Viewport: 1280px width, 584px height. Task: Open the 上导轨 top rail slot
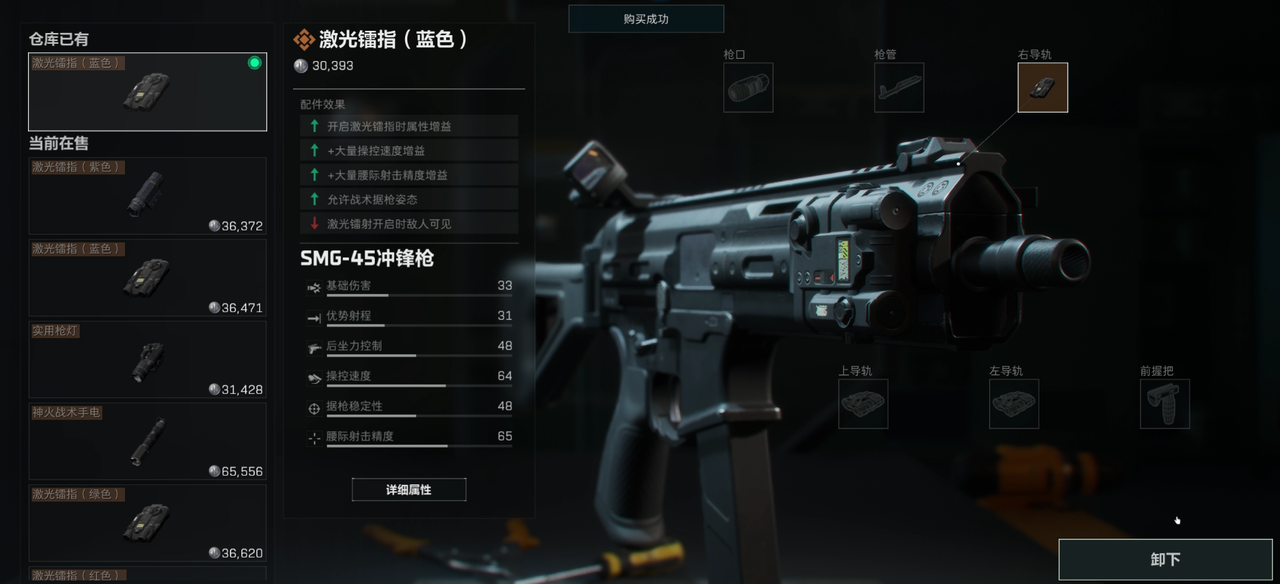pyautogui.click(x=863, y=404)
